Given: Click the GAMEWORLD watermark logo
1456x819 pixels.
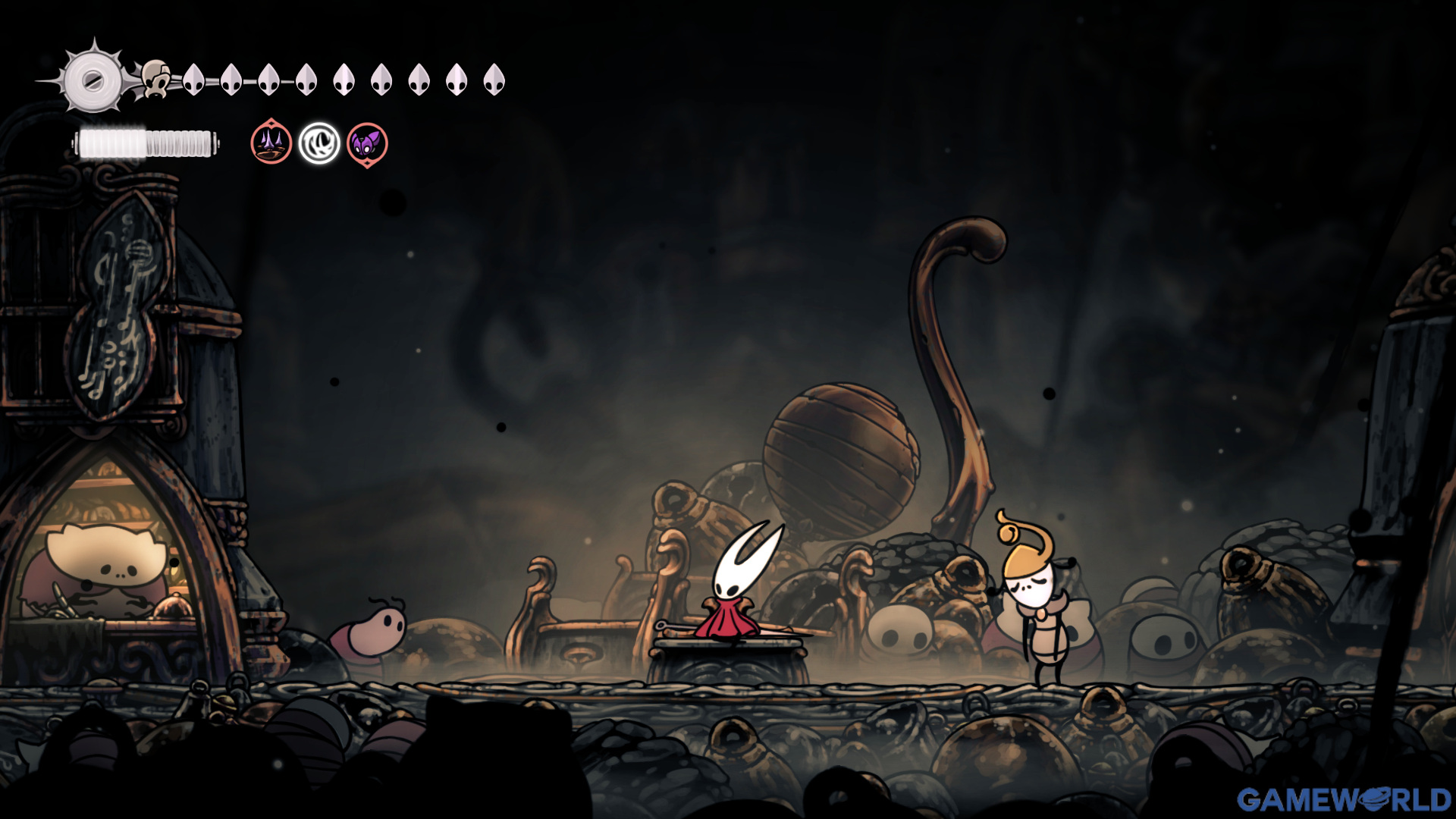Looking at the screenshot, I should point(1344,799).
